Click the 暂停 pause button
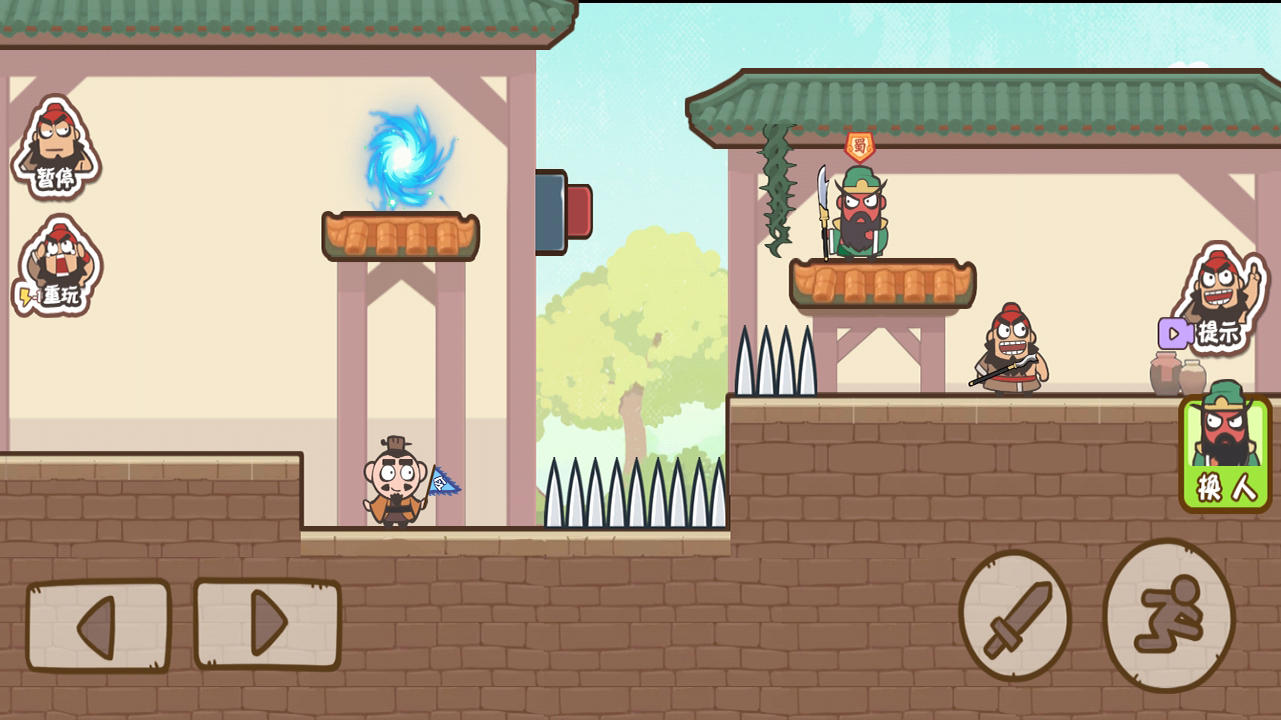The image size is (1281, 720). click(x=55, y=150)
